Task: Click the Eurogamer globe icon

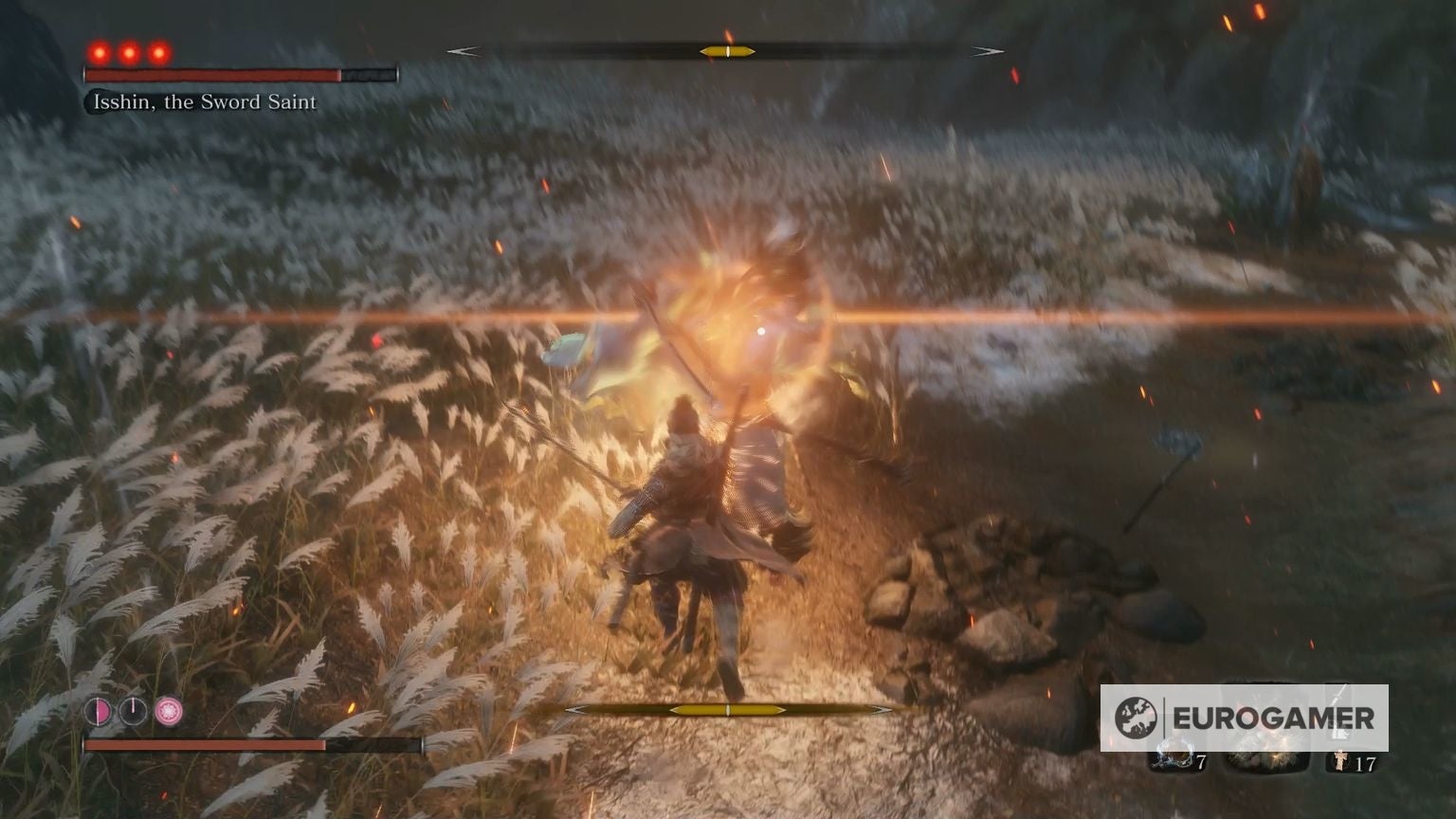Action: click(1137, 715)
